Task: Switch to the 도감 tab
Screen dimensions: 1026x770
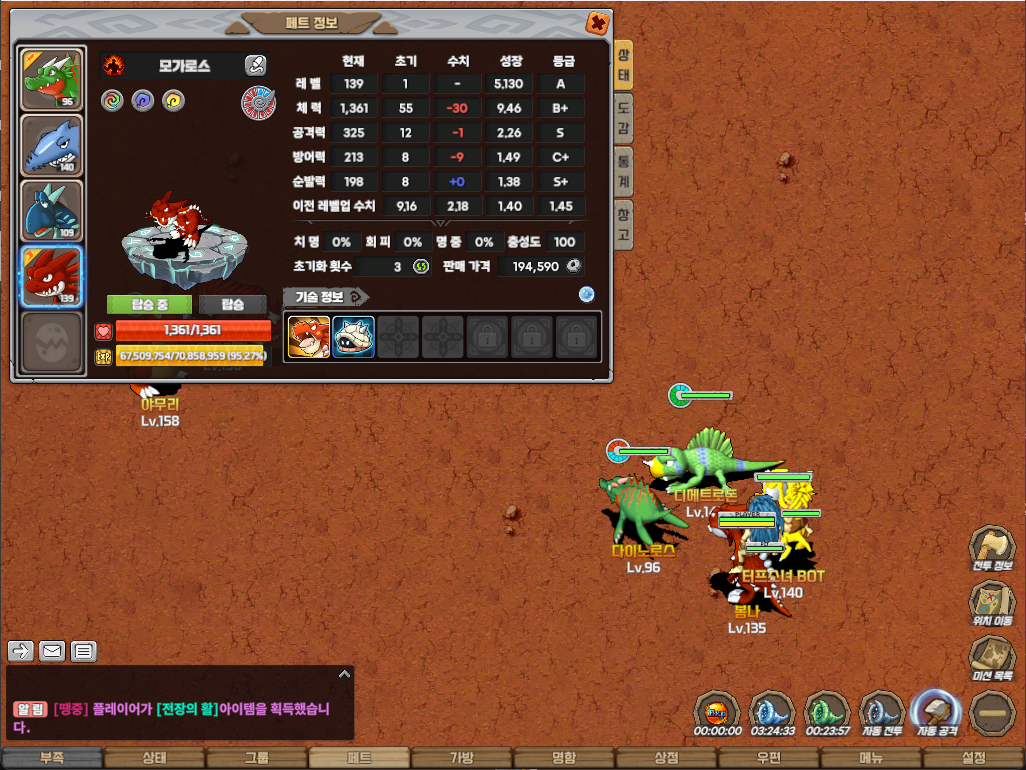Action: pos(623,120)
